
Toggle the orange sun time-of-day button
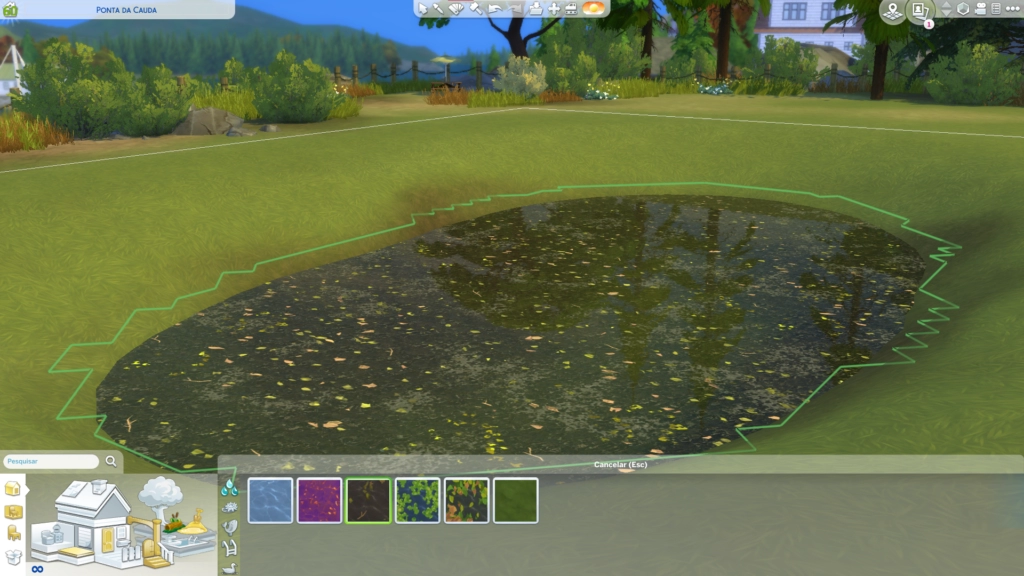[x=594, y=8]
